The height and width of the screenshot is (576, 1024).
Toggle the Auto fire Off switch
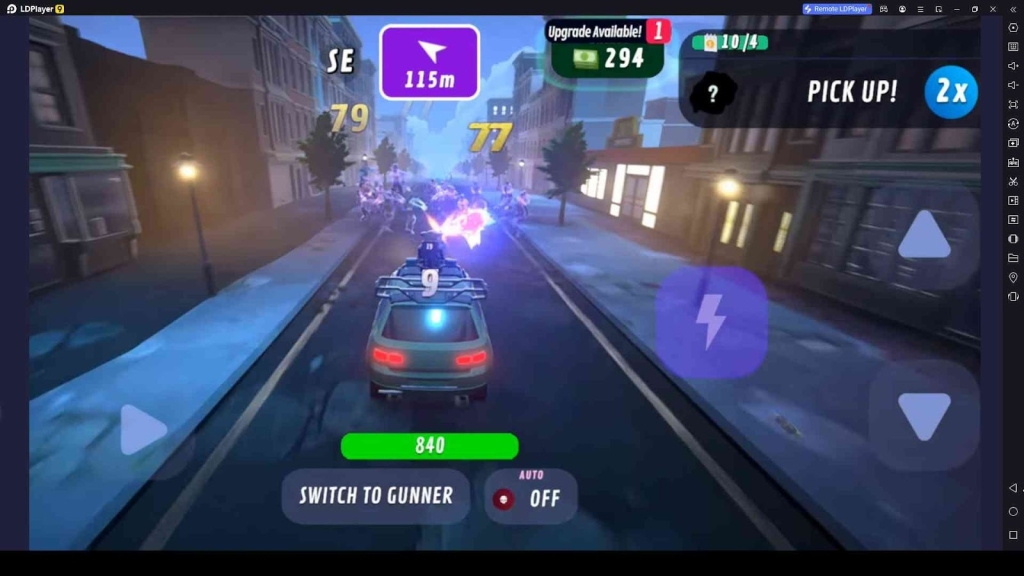(531, 496)
